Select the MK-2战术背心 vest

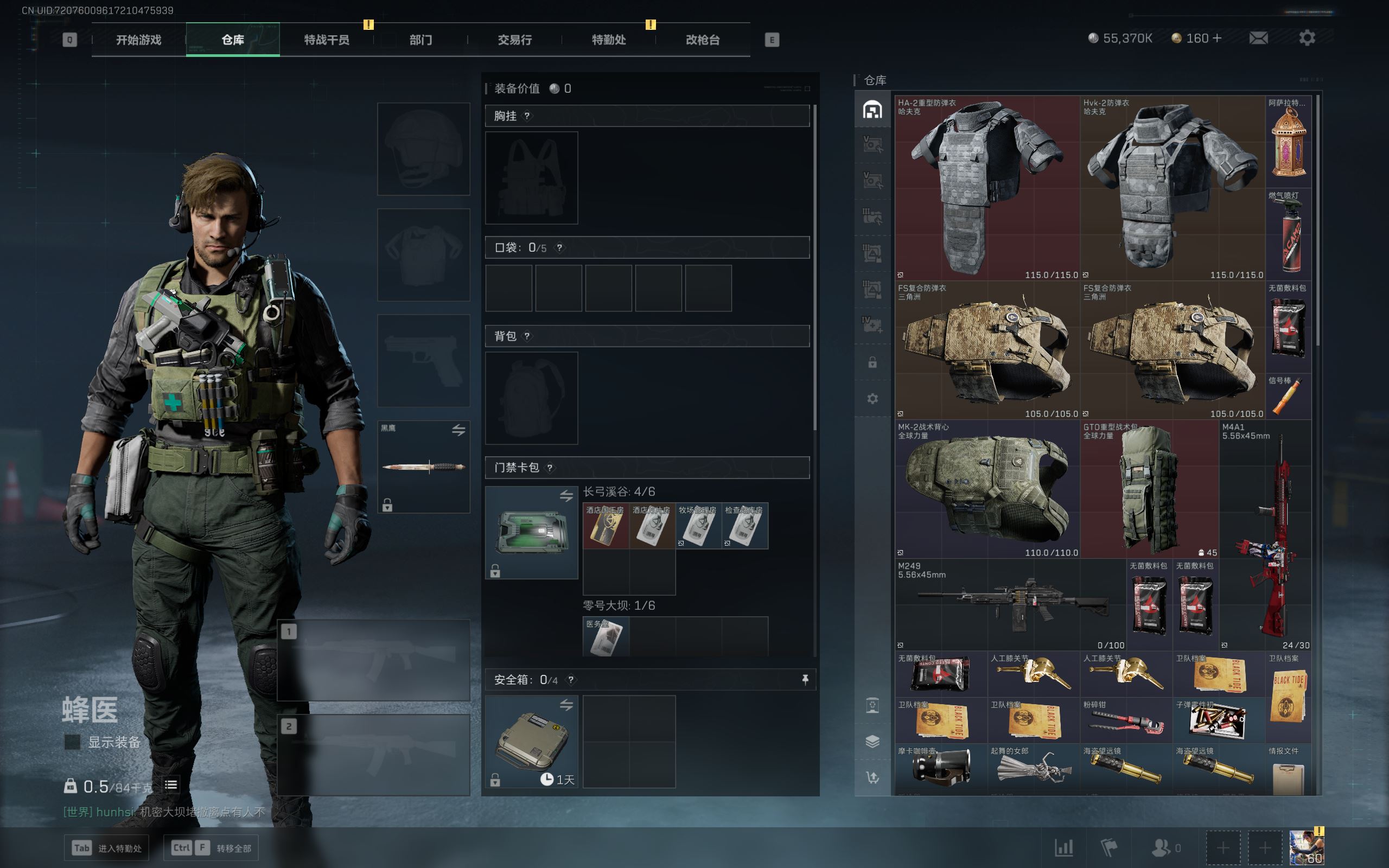pos(986,489)
